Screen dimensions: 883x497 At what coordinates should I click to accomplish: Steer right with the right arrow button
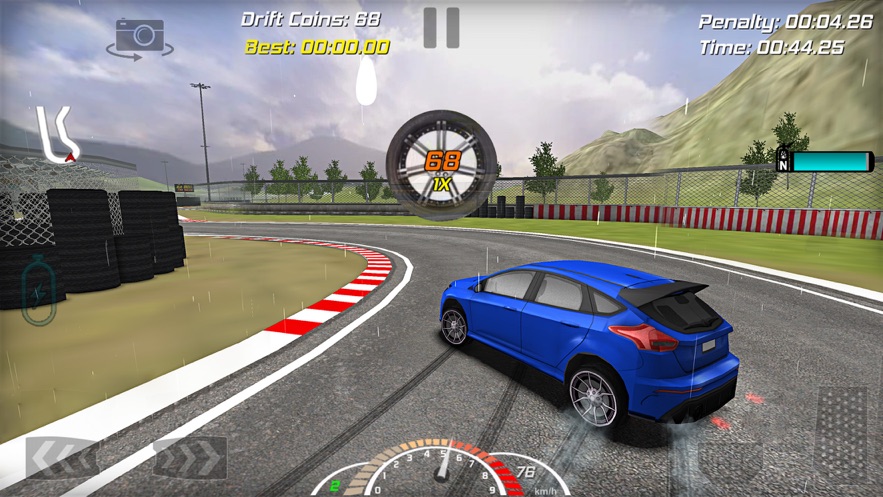click(190, 459)
